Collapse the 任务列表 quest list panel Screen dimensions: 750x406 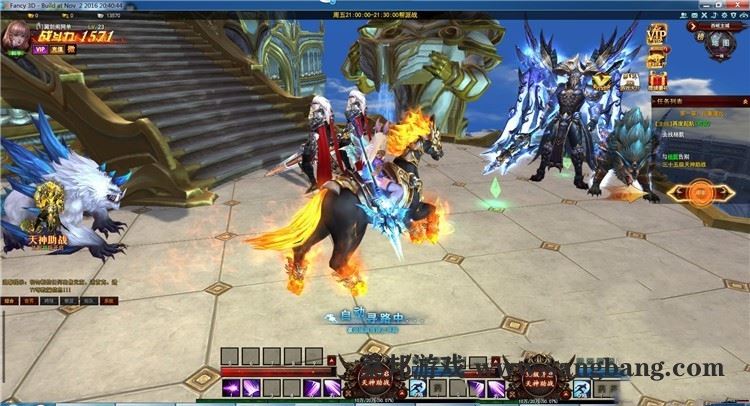point(743,101)
